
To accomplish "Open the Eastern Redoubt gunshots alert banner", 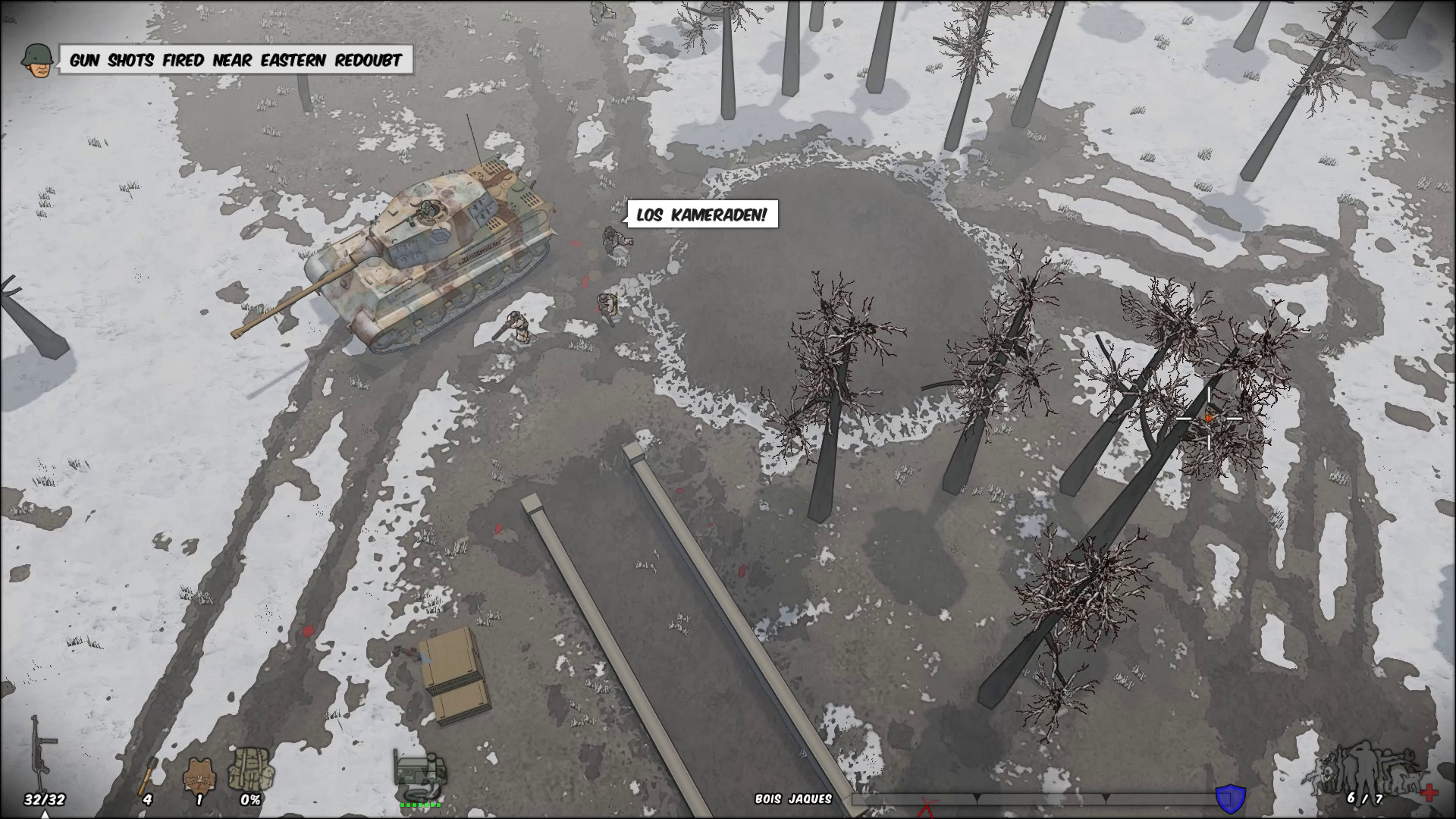I will point(237,59).
